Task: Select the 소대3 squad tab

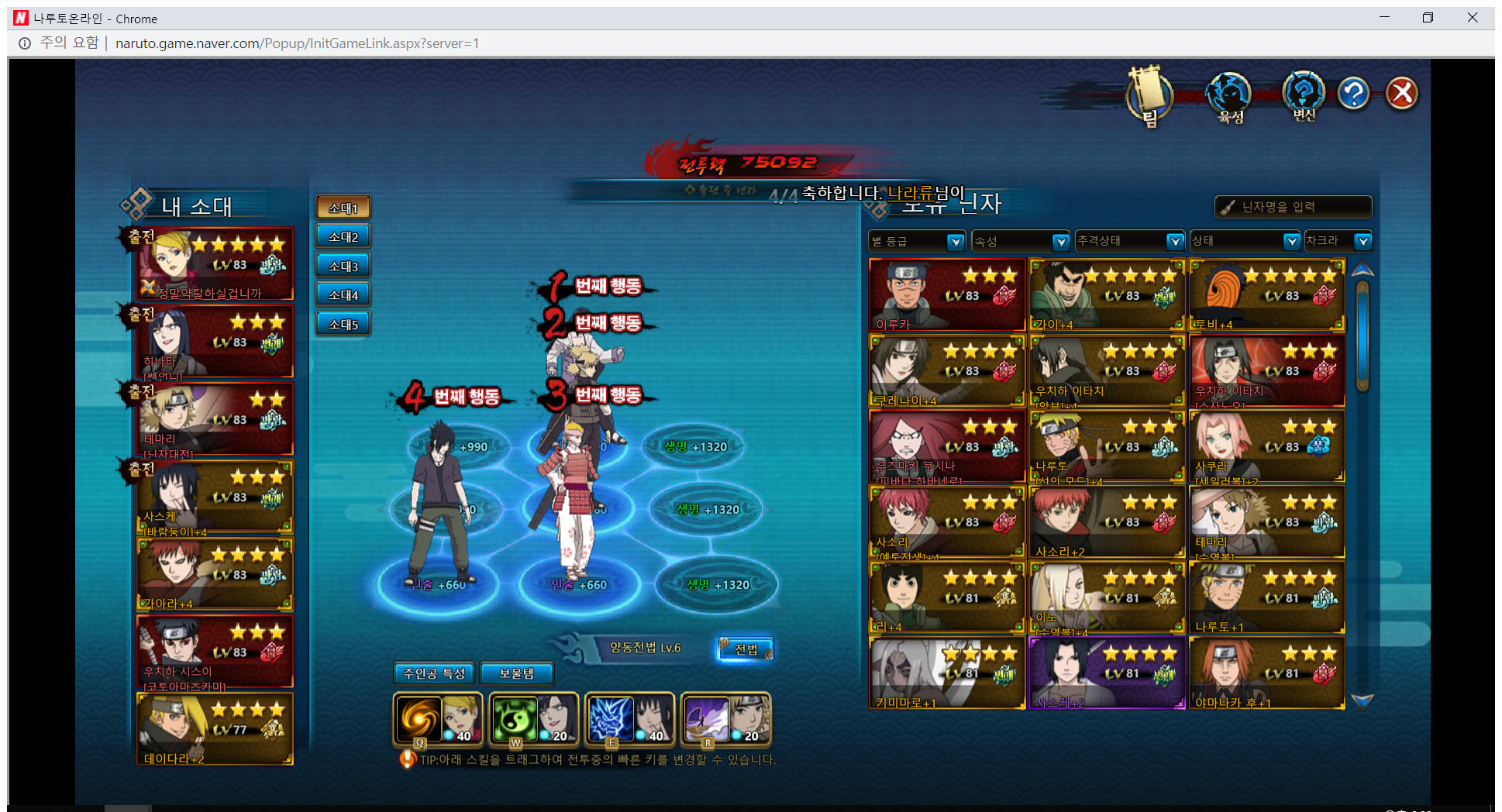Action: (x=343, y=266)
